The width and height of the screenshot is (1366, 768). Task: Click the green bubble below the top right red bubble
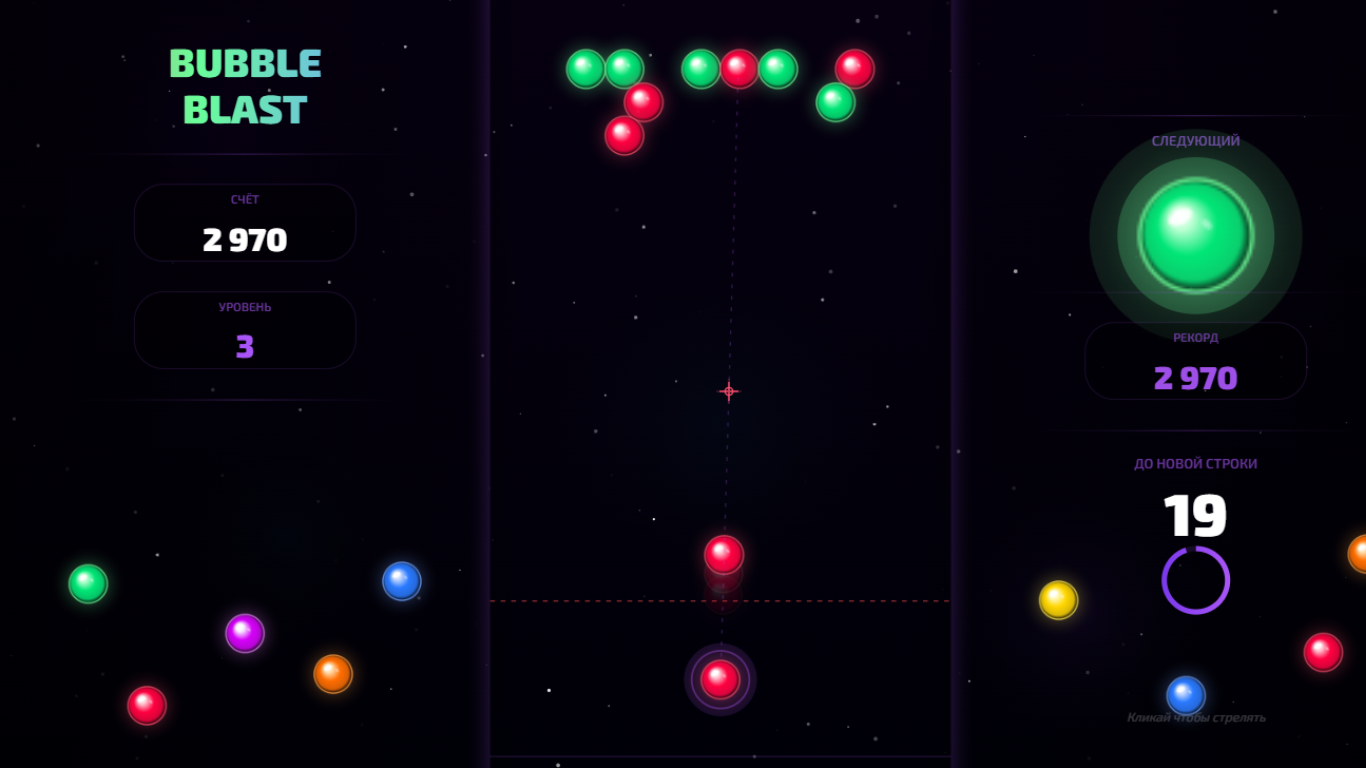click(836, 101)
